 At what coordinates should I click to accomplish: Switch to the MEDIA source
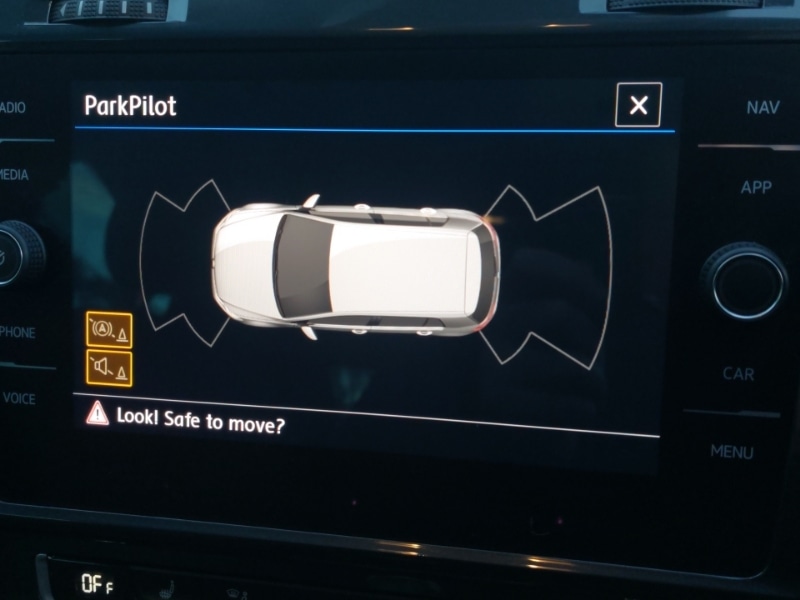(14, 175)
